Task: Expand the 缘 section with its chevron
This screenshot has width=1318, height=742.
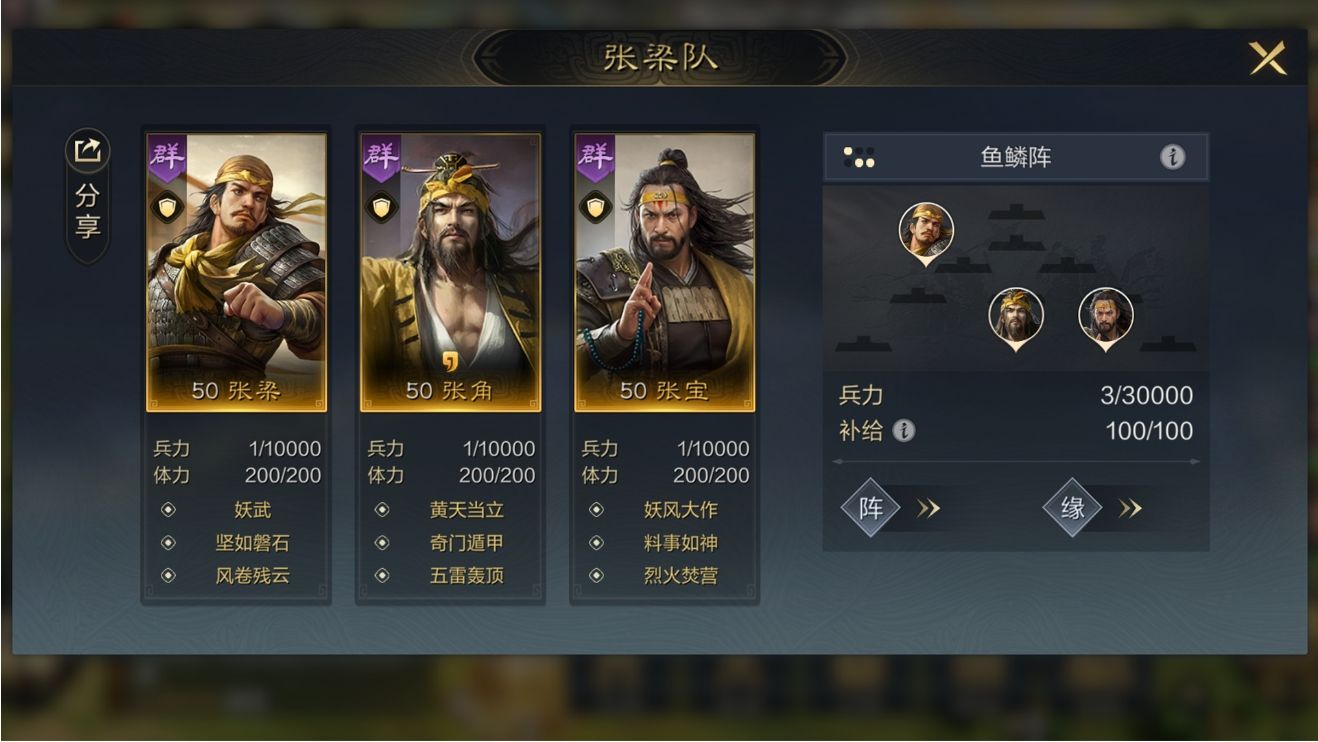Action: pyautogui.click(x=1131, y=508)
